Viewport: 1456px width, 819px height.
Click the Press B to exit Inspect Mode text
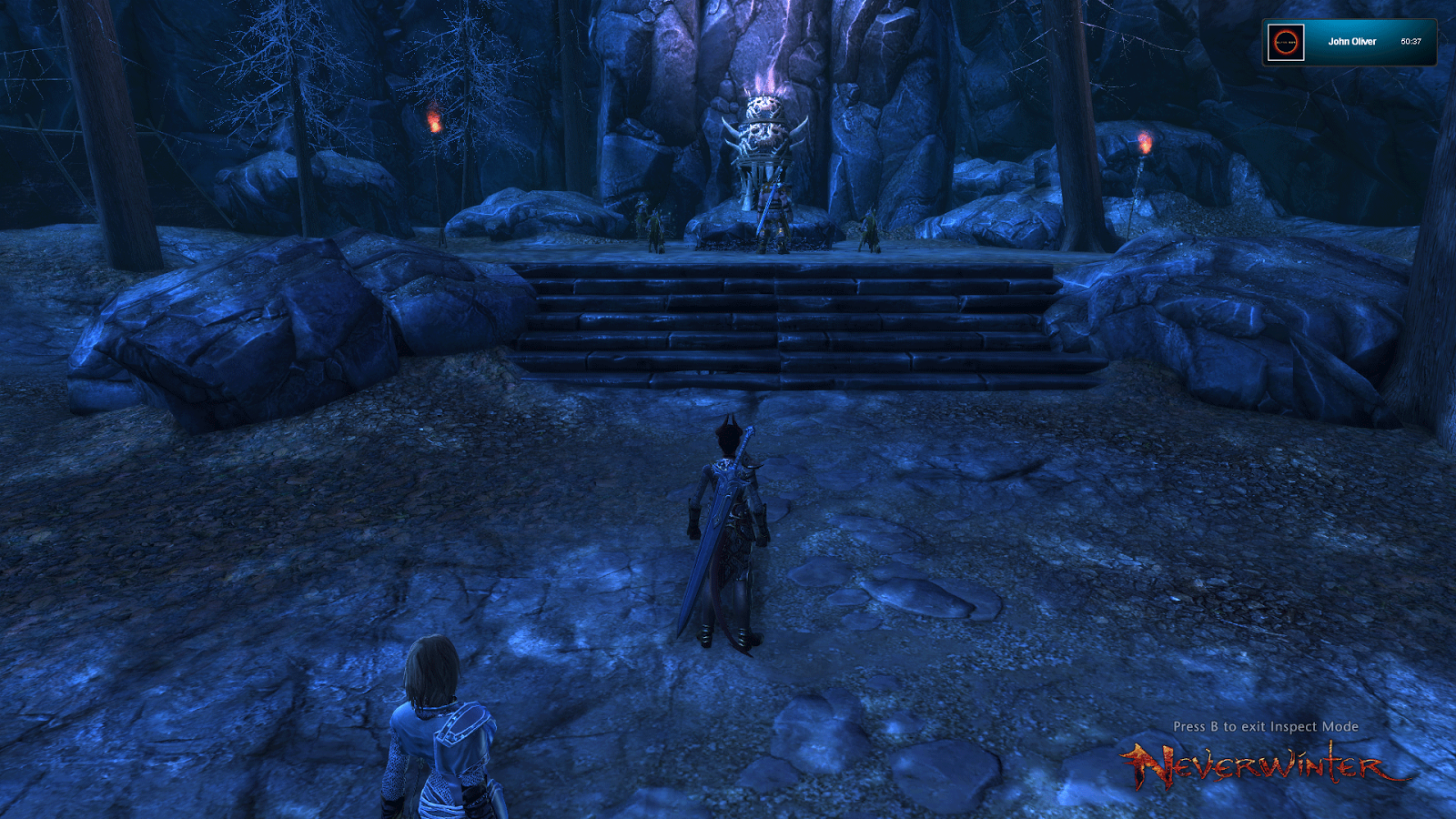tap(1266, 727)
